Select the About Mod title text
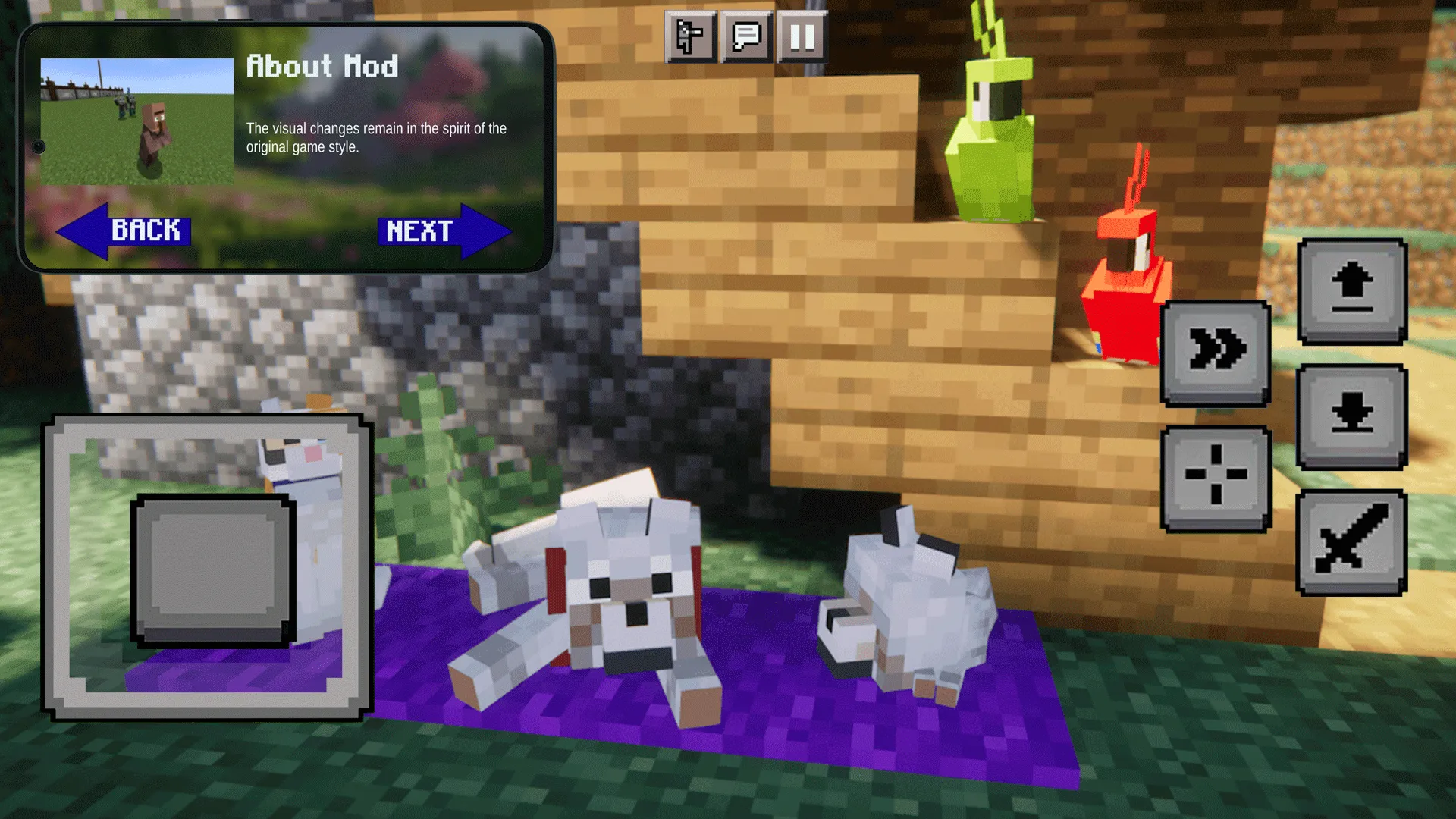 pyautogui.click(x=322, y=67)
